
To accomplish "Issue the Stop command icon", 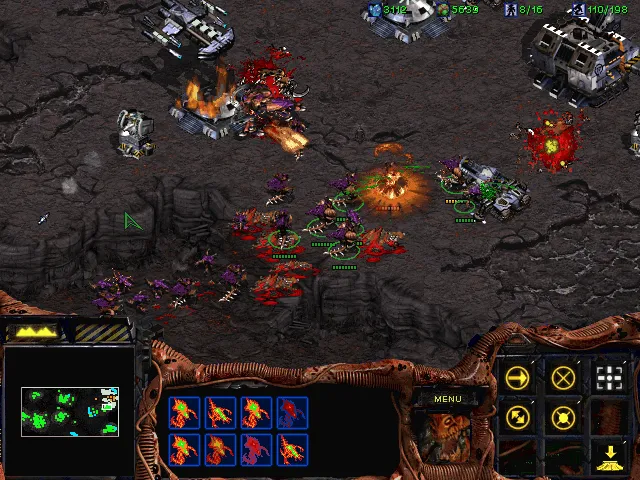I will [x=563, y=377].
